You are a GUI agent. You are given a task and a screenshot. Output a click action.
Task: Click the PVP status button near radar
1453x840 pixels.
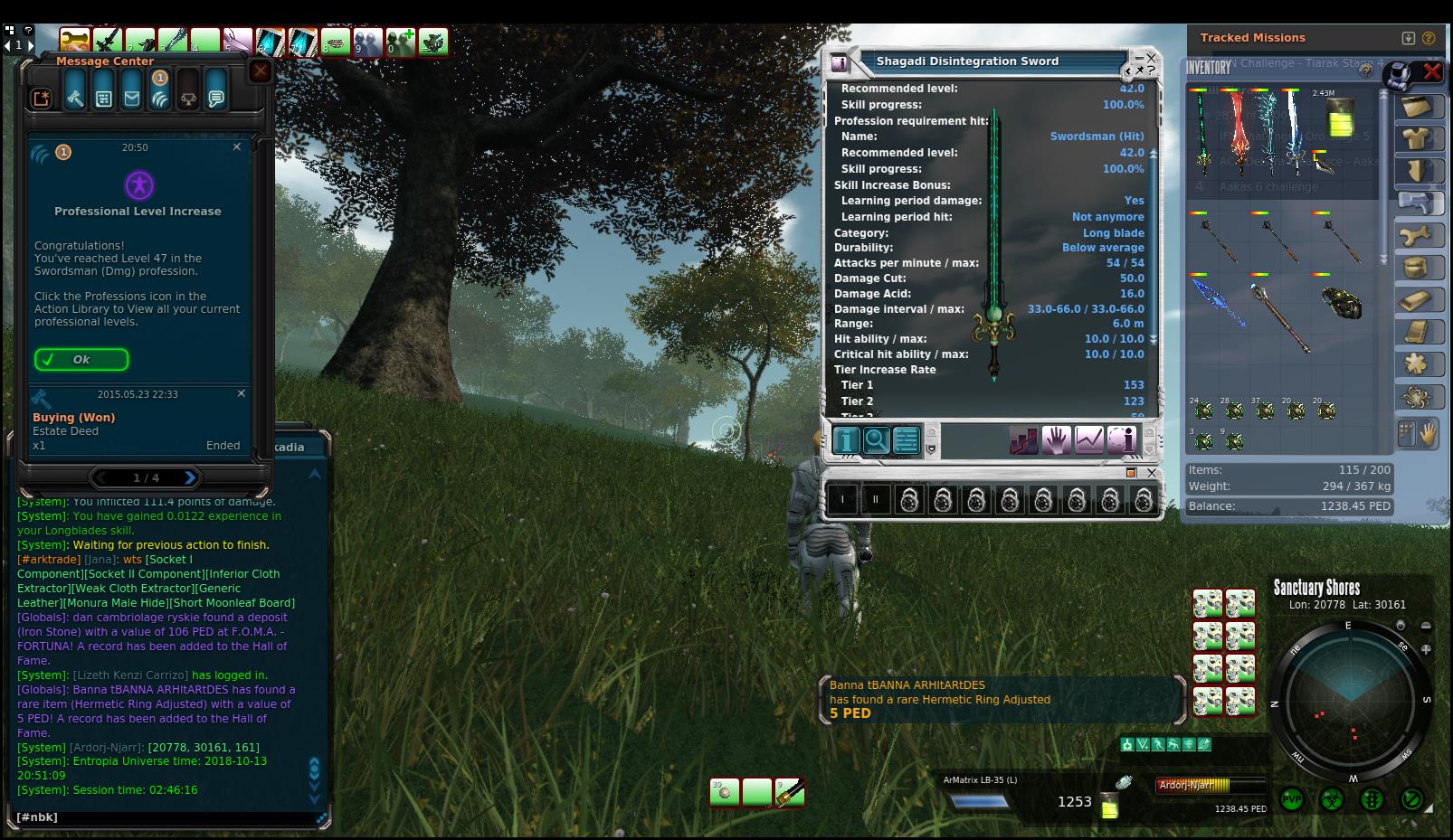(x=1292, y=799)
